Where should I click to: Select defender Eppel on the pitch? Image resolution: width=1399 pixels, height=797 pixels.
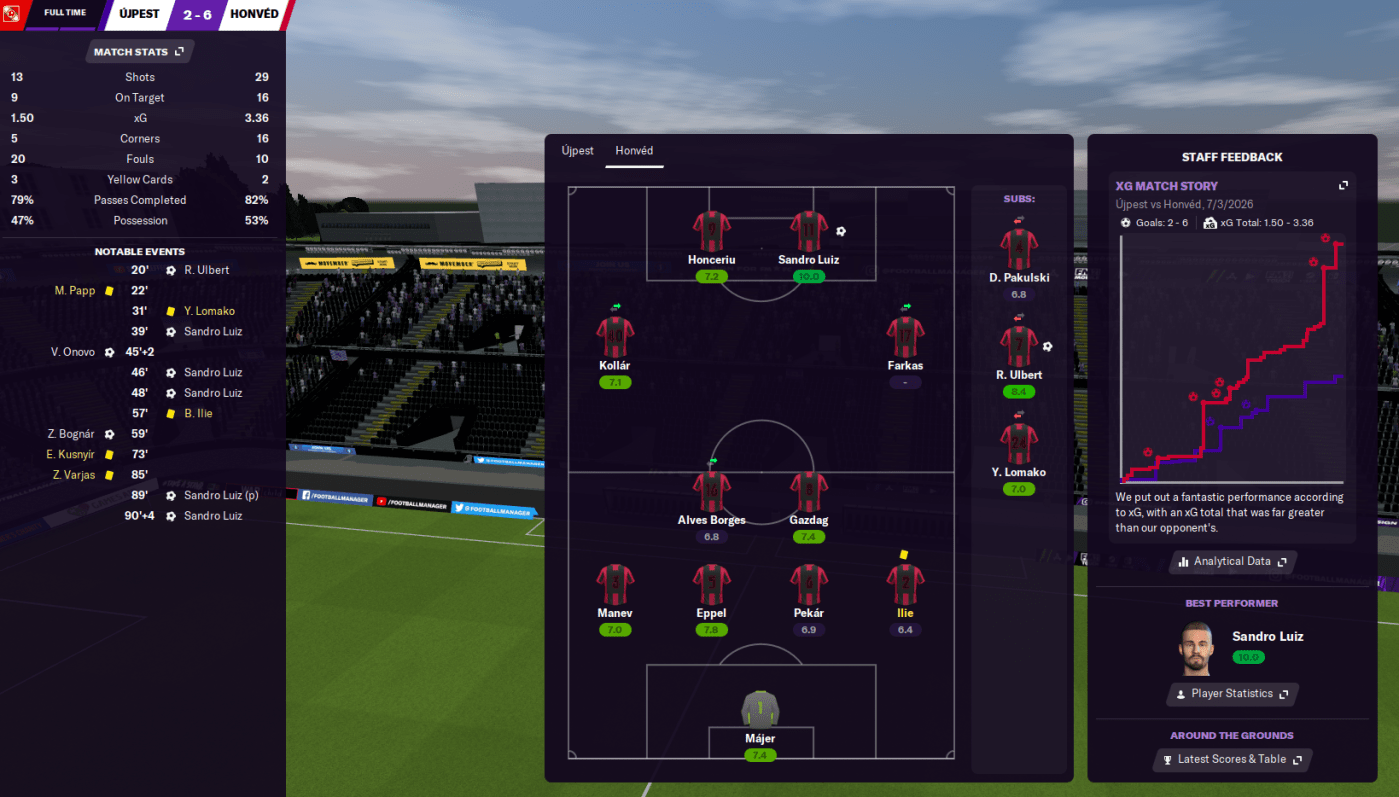tap(711, 584)
